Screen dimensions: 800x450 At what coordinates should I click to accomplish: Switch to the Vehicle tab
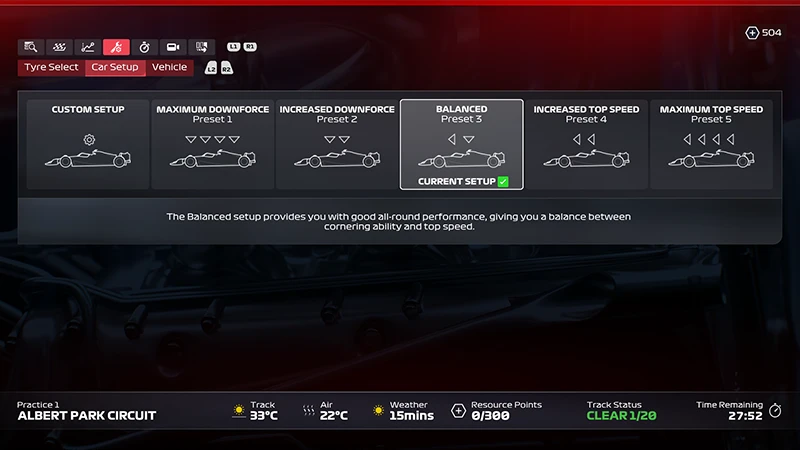[x=169, y=67]
